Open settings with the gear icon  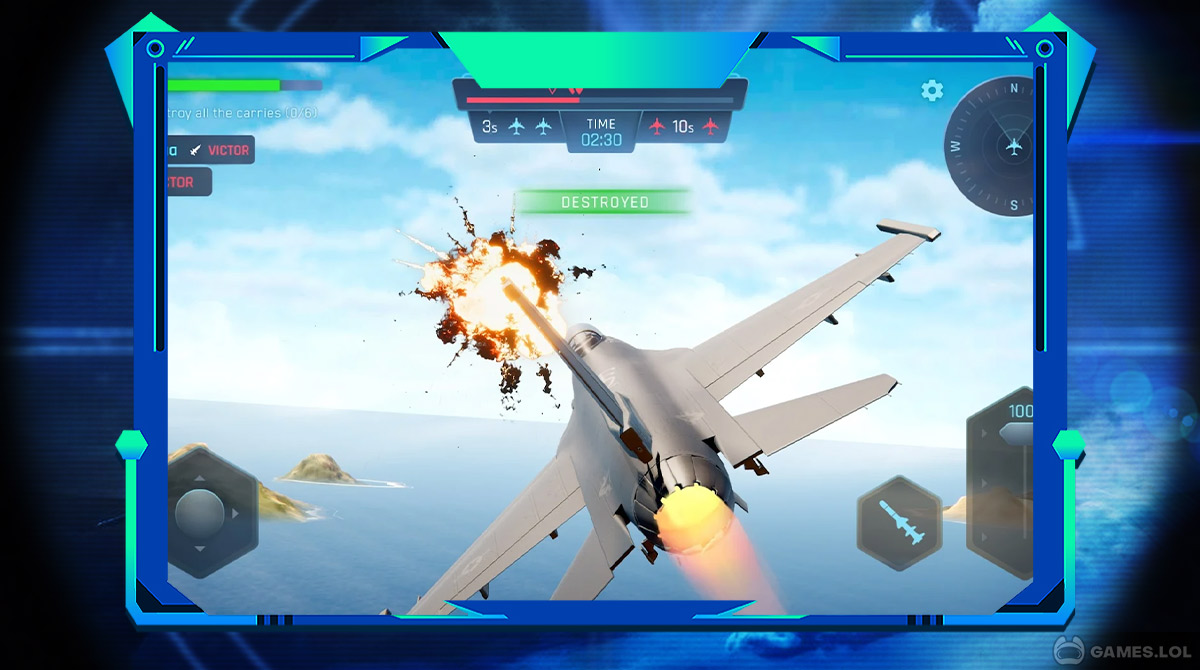point(932,91)
